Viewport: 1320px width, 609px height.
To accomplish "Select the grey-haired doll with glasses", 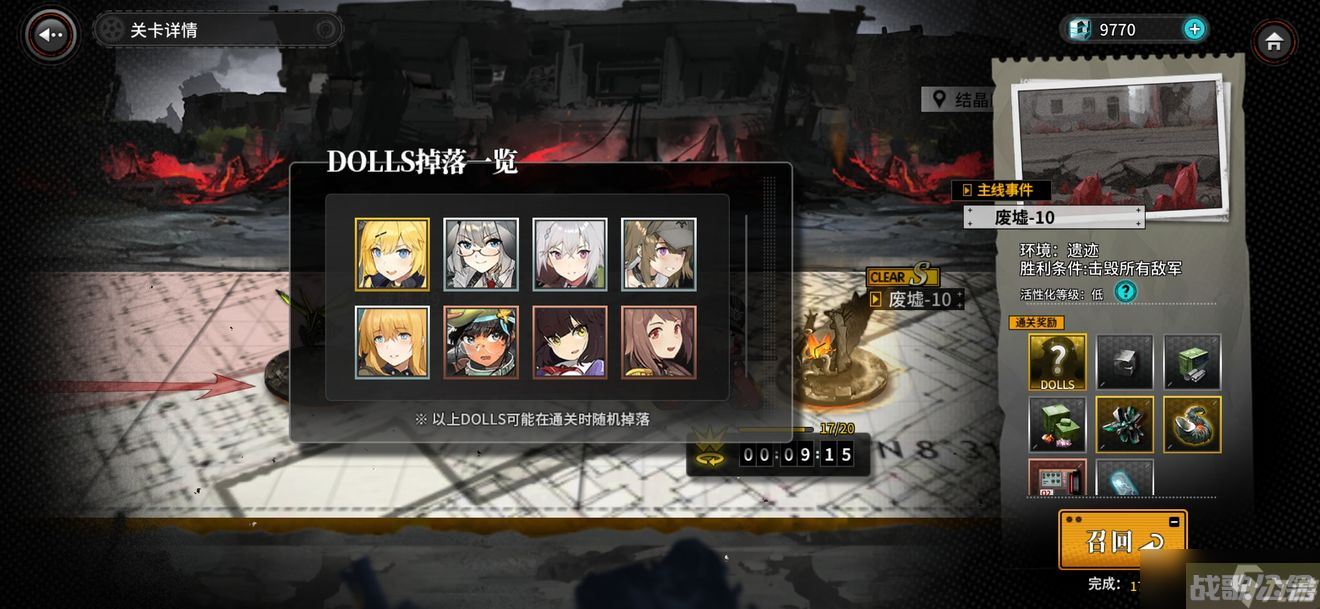I will 481,254.
